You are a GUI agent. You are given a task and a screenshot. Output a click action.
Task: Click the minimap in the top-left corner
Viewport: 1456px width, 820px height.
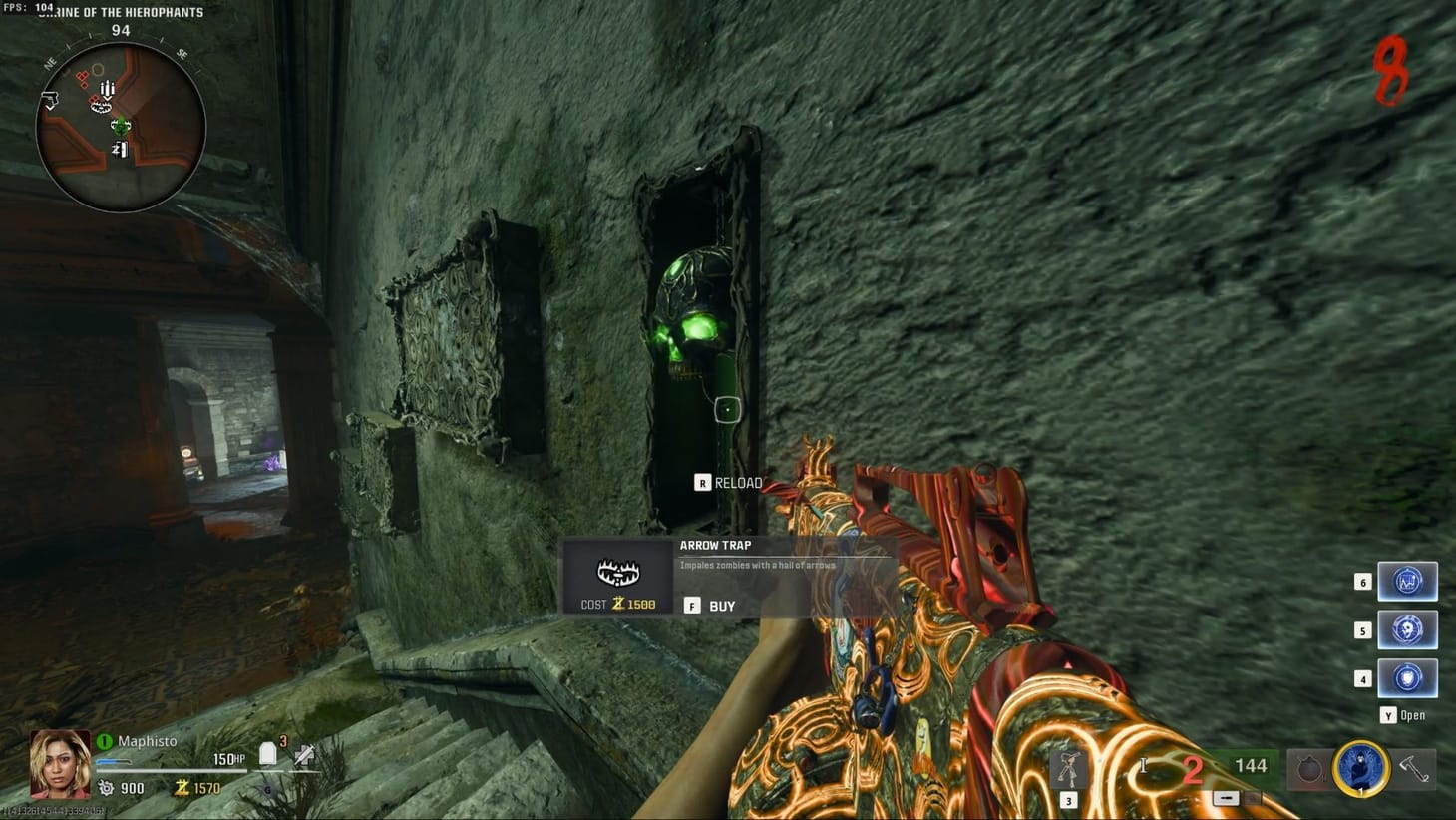[x=120, y=120]
